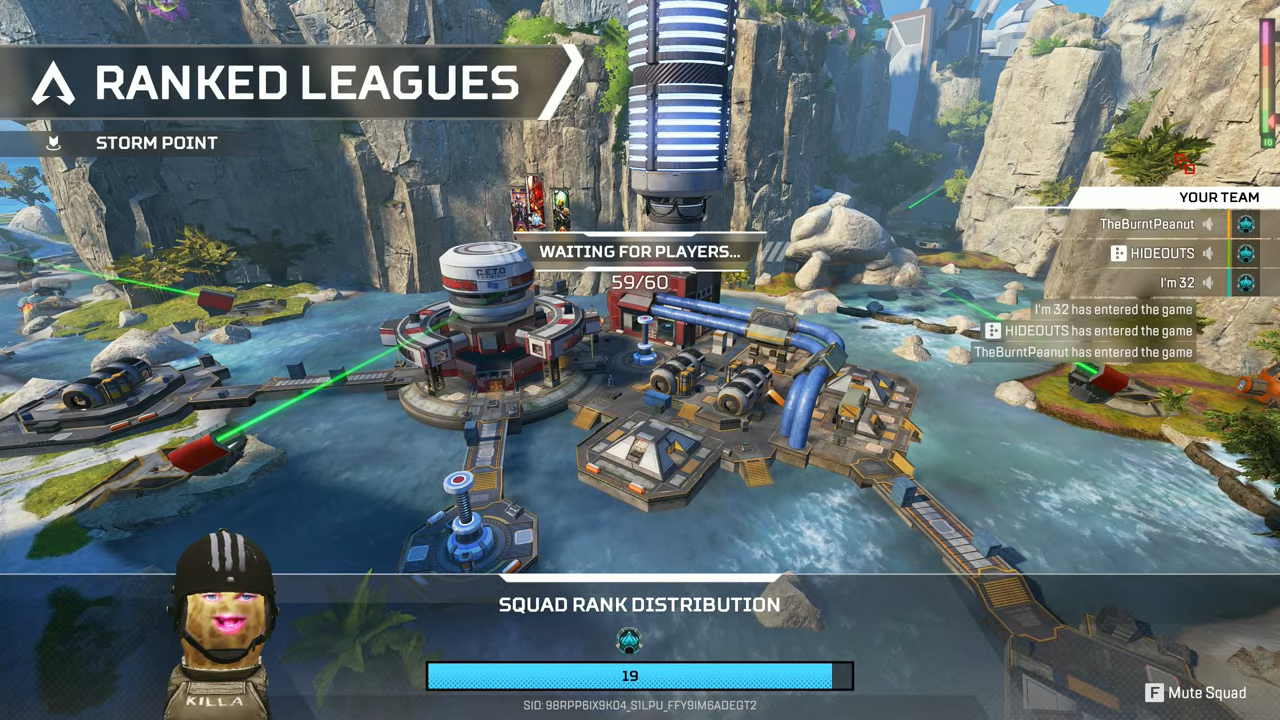Click the squad rank badge icon
Image resolution: width=1280 pixels, height=720 pixels.
(629, 640)
